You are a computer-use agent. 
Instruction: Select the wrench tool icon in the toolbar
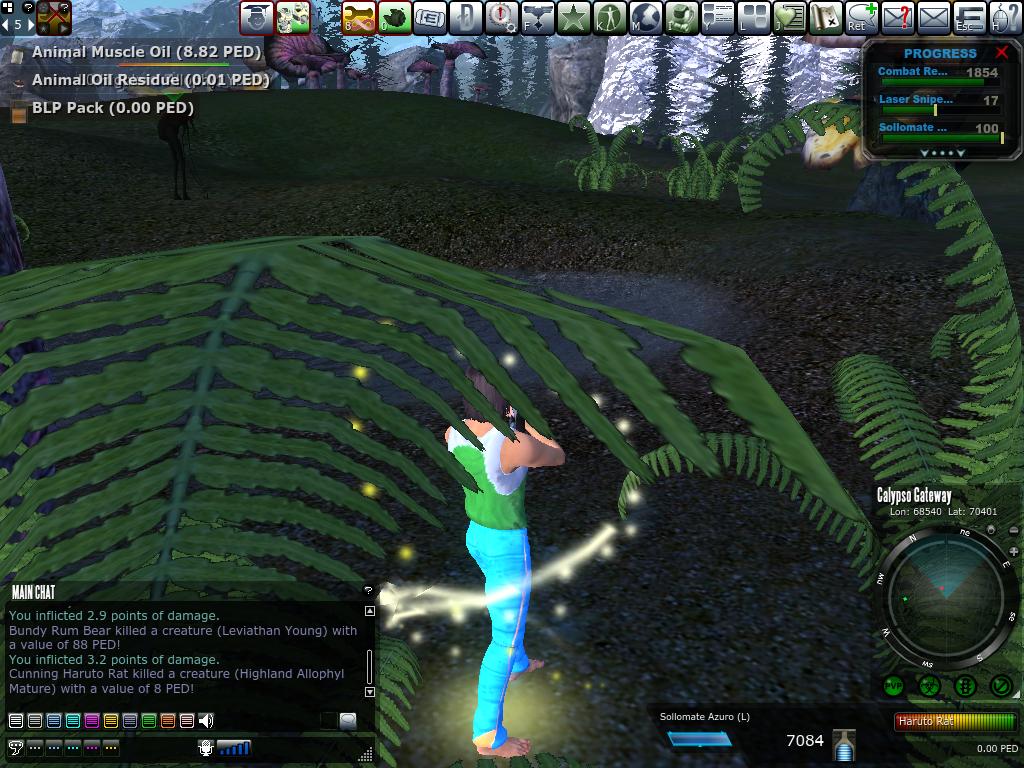359,17
